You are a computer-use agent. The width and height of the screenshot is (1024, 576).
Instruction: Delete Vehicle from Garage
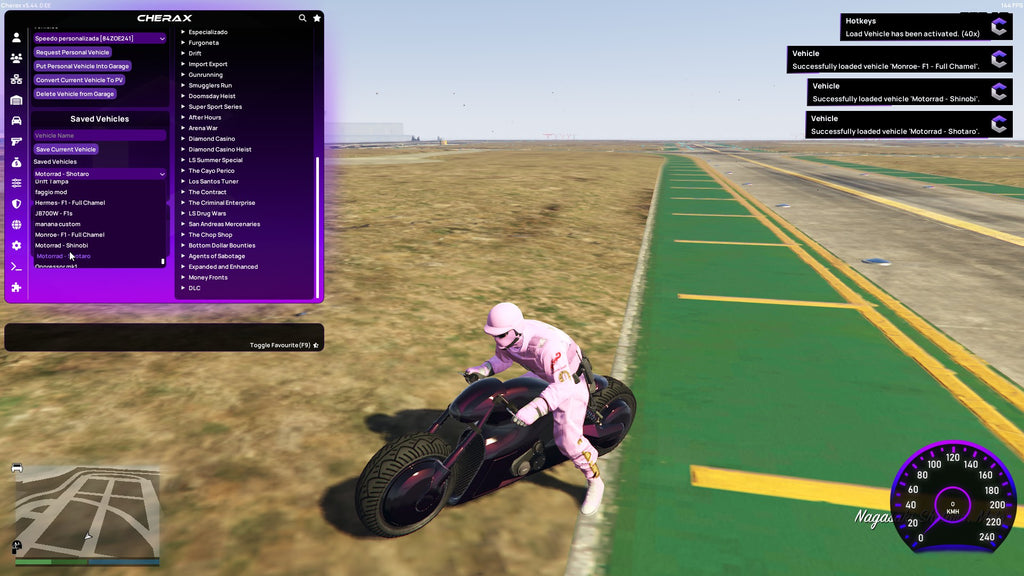[x=75, y=94]
